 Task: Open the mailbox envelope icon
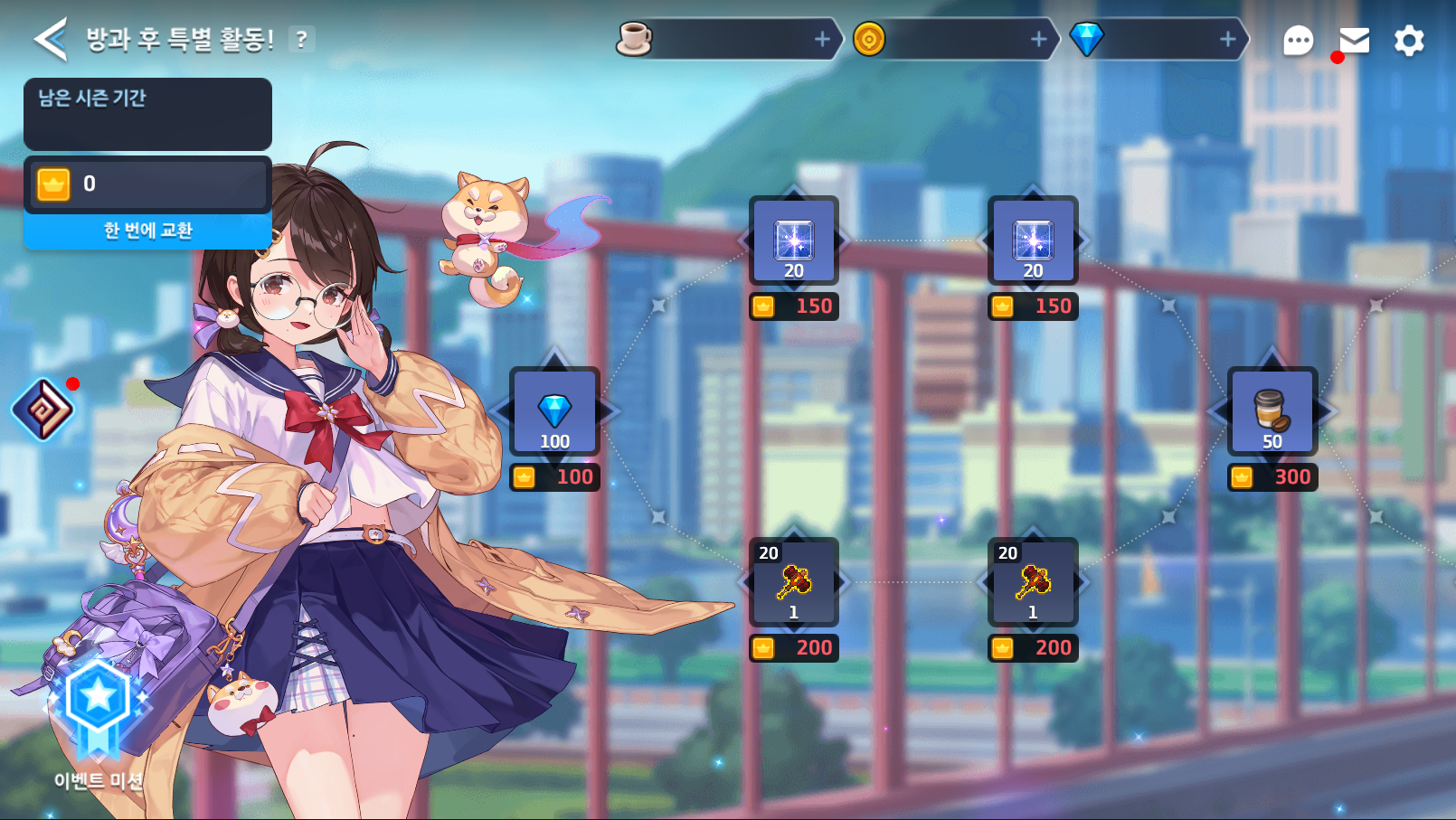[x=1354, y=41]
